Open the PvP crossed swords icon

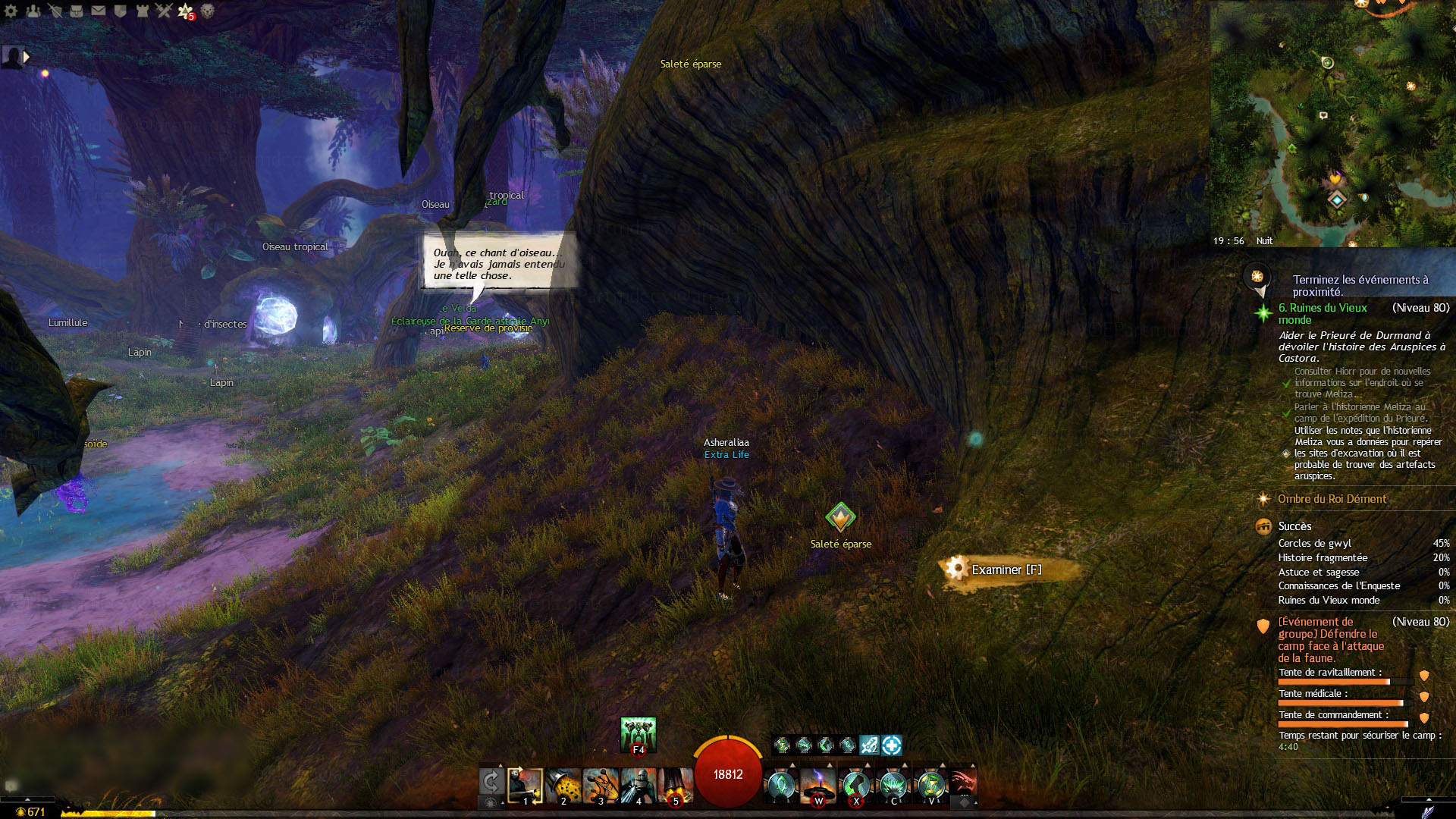click(164, 11)
